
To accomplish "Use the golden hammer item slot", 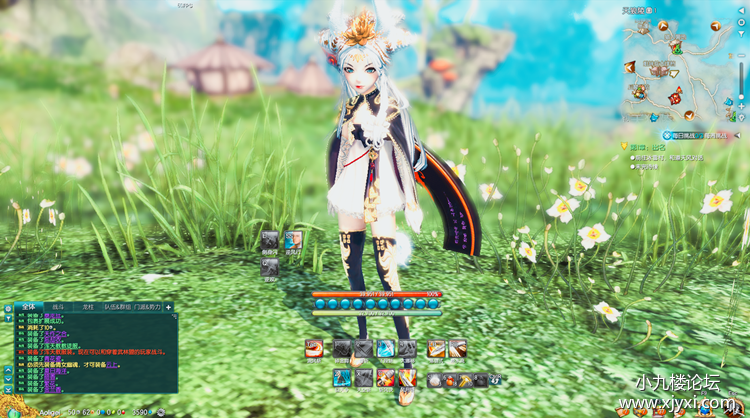I will click(465, 380).
